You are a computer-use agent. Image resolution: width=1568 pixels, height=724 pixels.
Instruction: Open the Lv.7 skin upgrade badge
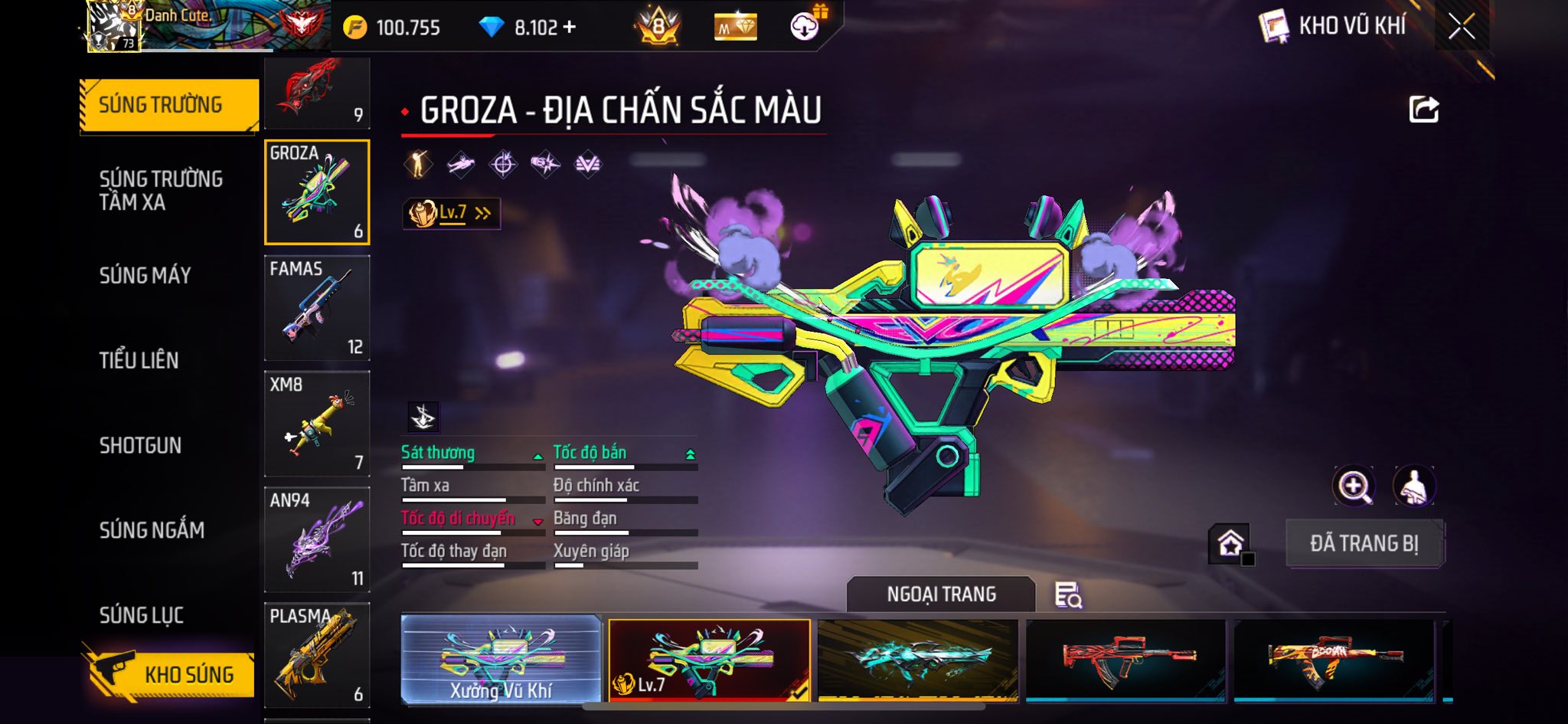click(451, 213)
